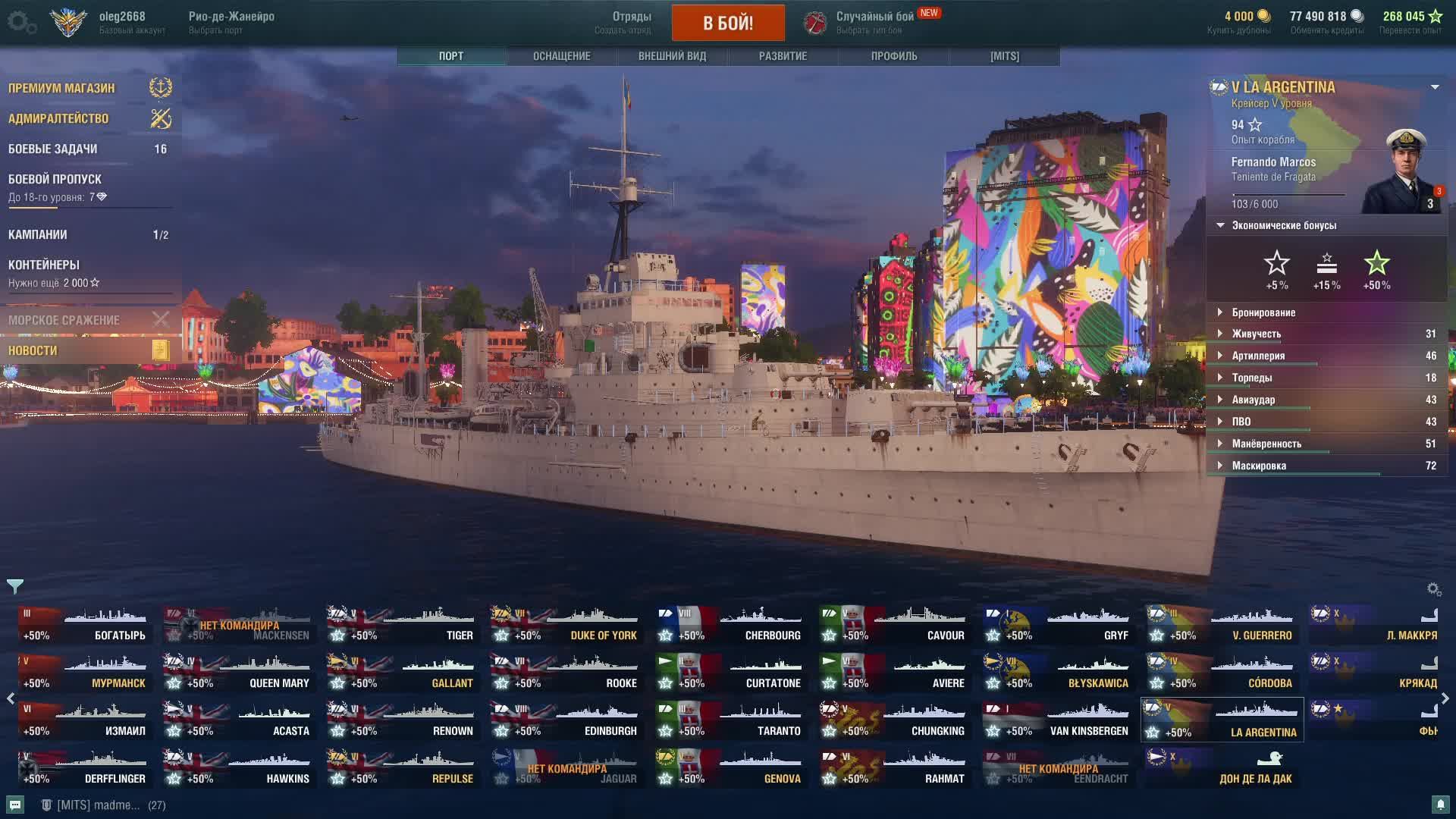The height and width of the screenshot is (819, 1456).
Task: Open the ПРЕМИУМ МАГАЗИН menu
Action: (62, 88)
